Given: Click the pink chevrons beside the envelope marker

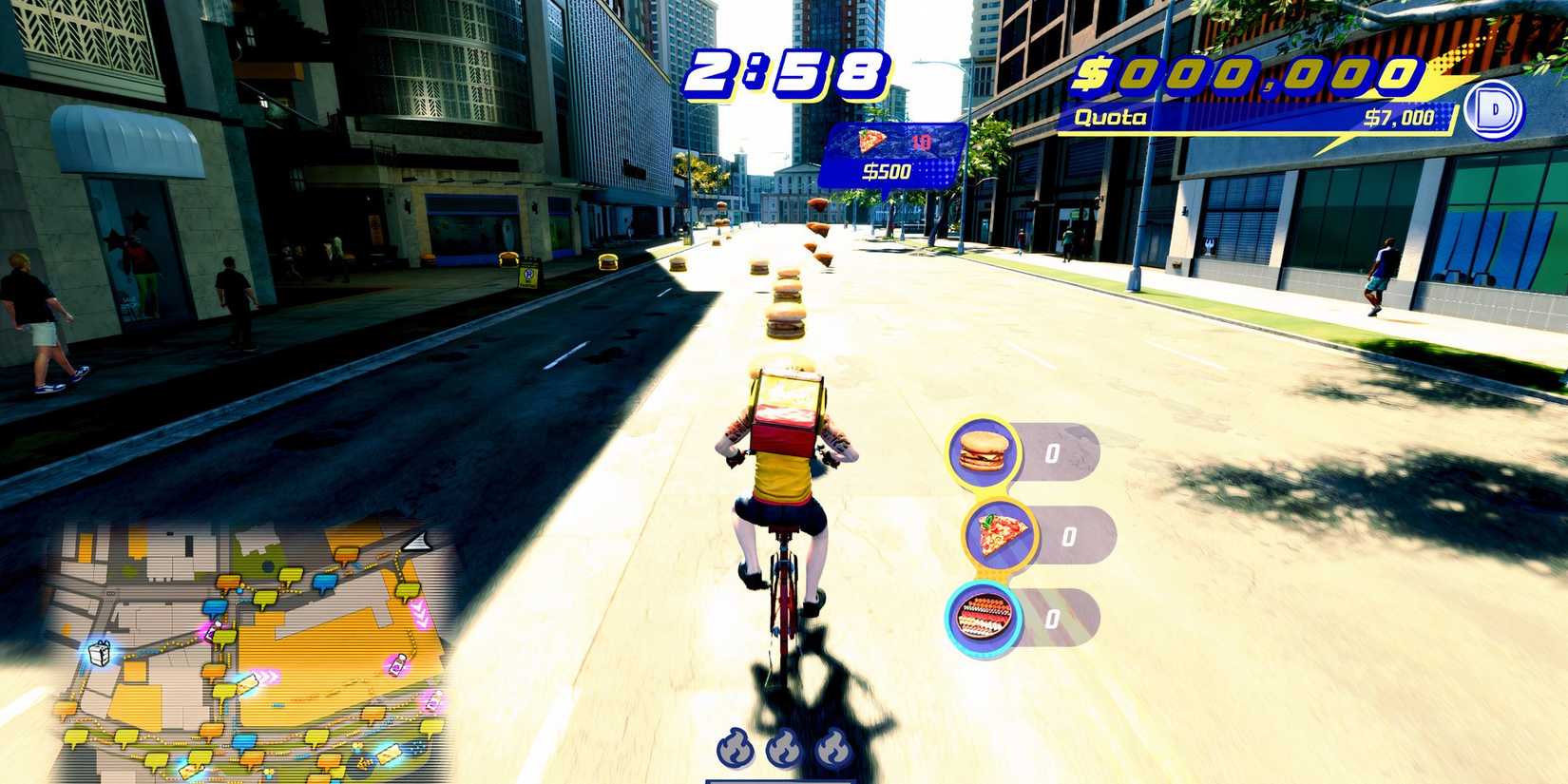Looking at the screenshot, I should coord(267,676).
